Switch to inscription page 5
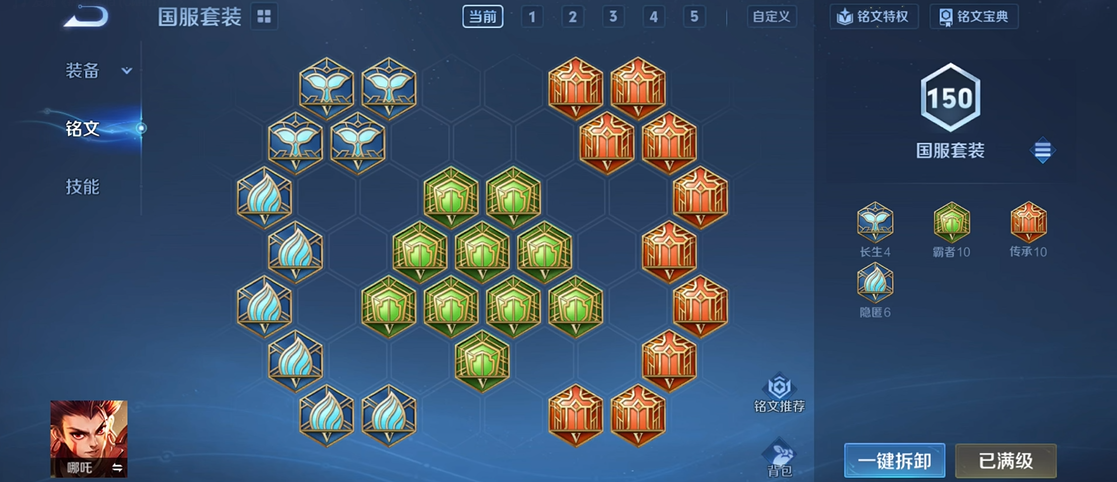This screenshot has height=482, width=1117. click(x=694, y=17)
